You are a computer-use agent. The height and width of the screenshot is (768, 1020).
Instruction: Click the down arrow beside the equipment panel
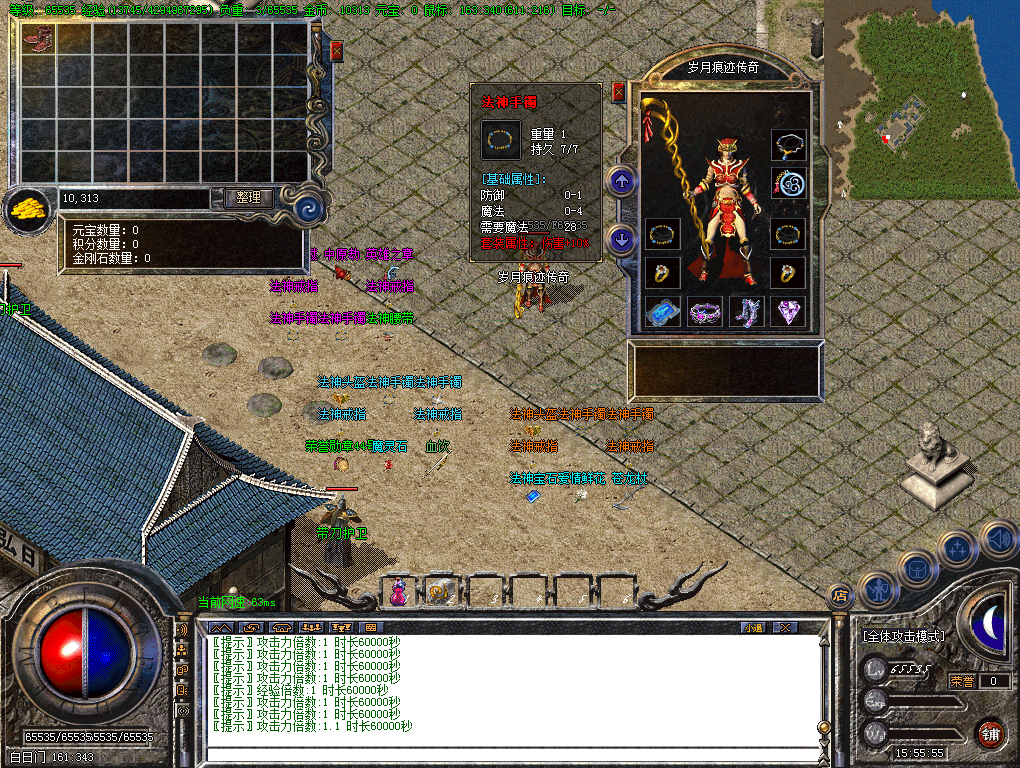click(622, 240)
